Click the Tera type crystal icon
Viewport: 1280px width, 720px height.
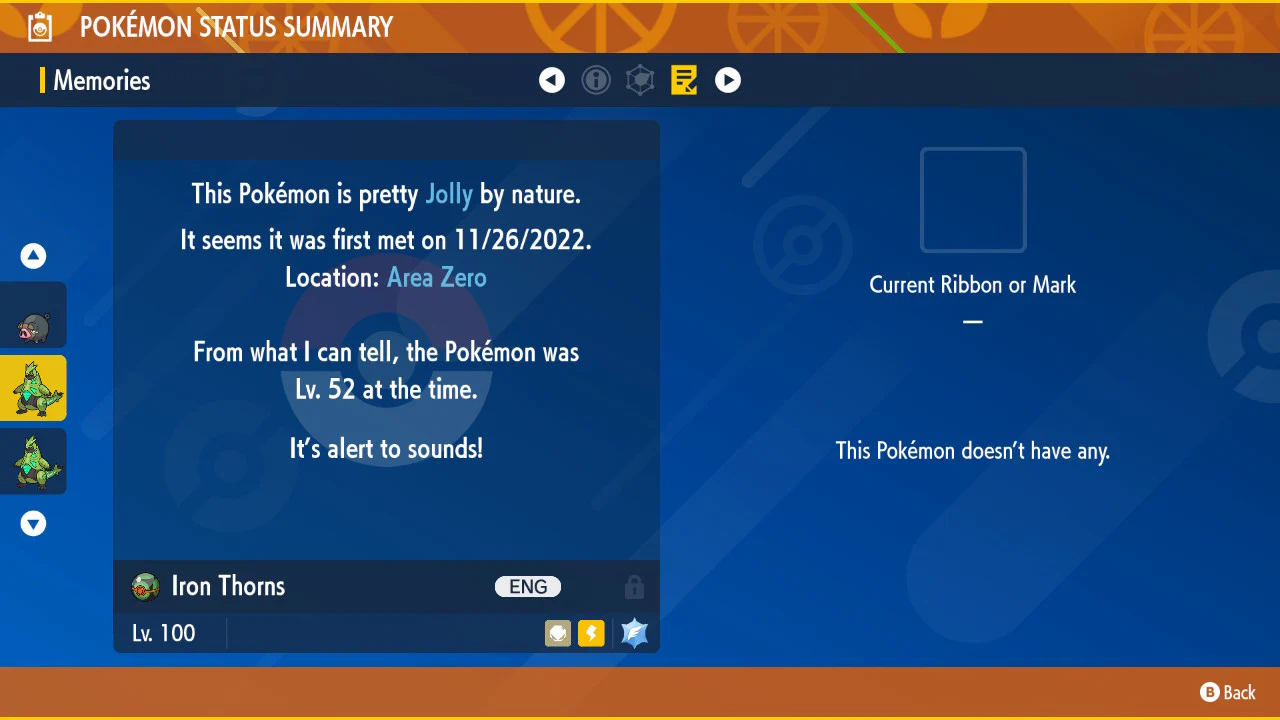click(635, 633)
